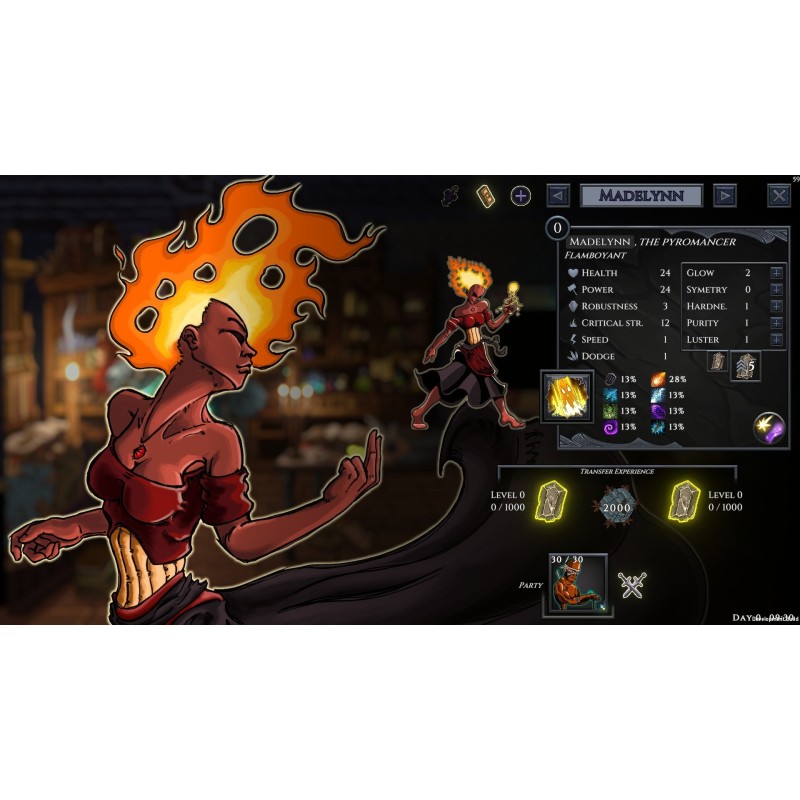Viewport: 800px width, 800px height.
Task: Raise the Purity attribute
Action: pyautogui.click(x=776, y=323)
